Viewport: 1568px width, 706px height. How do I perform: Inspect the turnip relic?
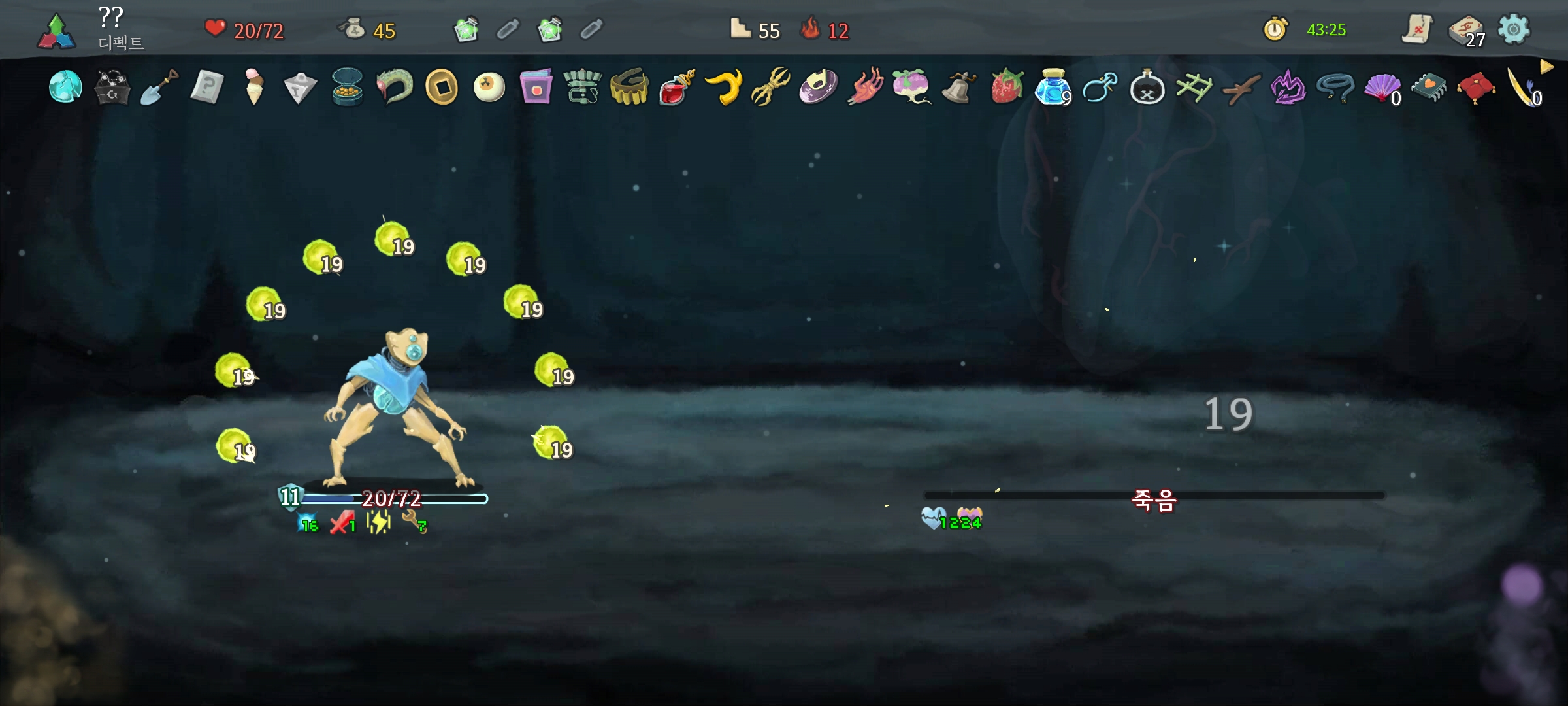point(911,87)
